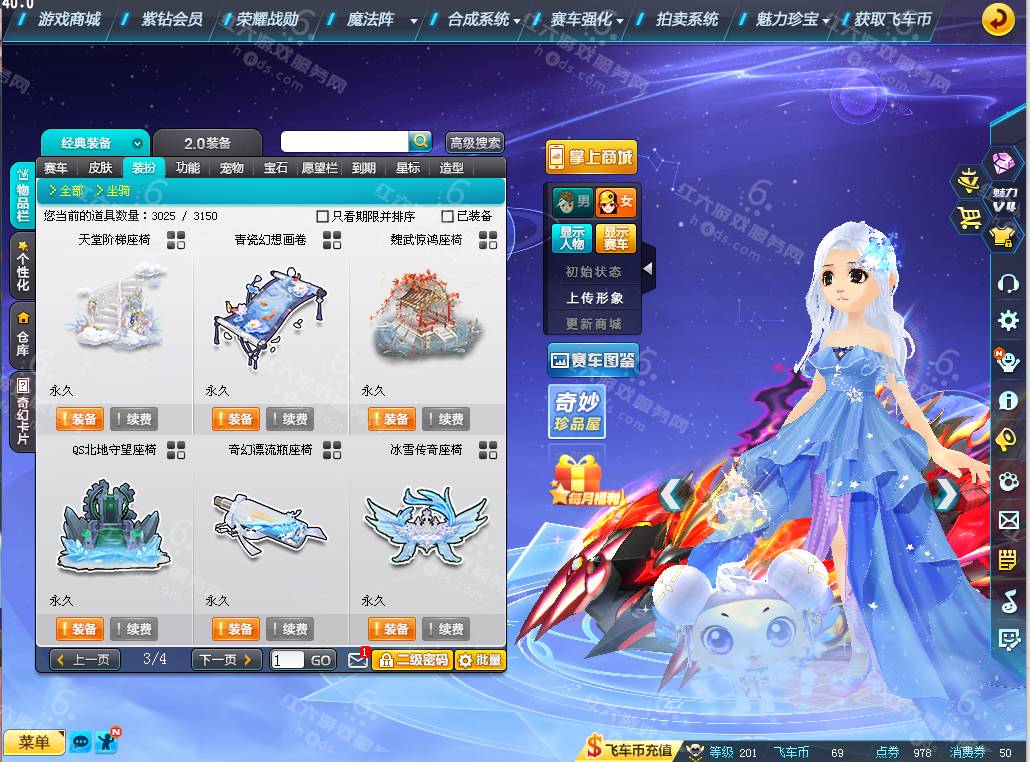The height and width of the screenshot is (762, 1030).
Task: Select the 宝石 category tab
Action: (276, 168)
